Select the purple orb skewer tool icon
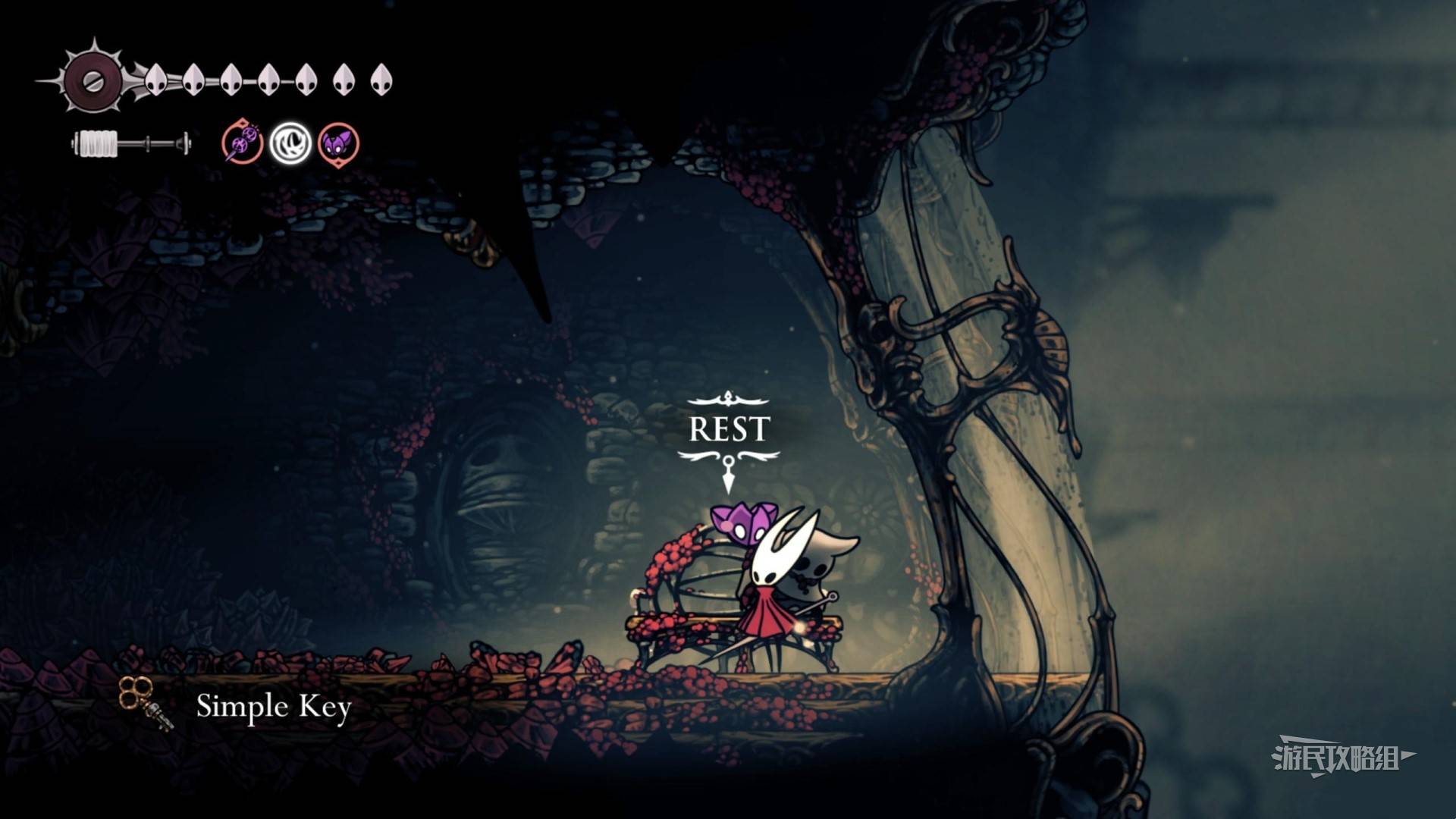Screen dimensions: 1456x819 point(243,143)
